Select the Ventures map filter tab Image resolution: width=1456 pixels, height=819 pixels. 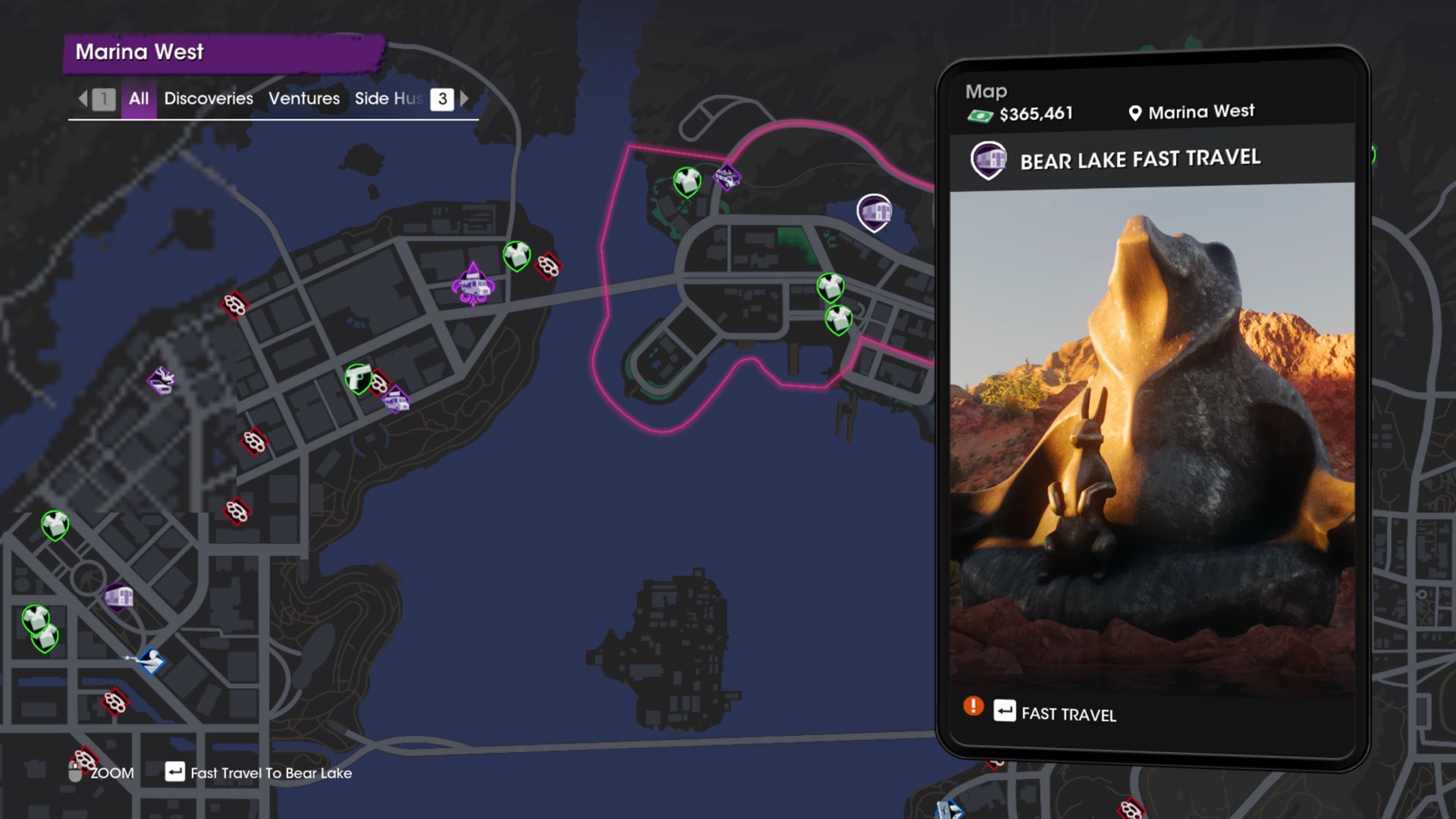[x=304, y=99]
